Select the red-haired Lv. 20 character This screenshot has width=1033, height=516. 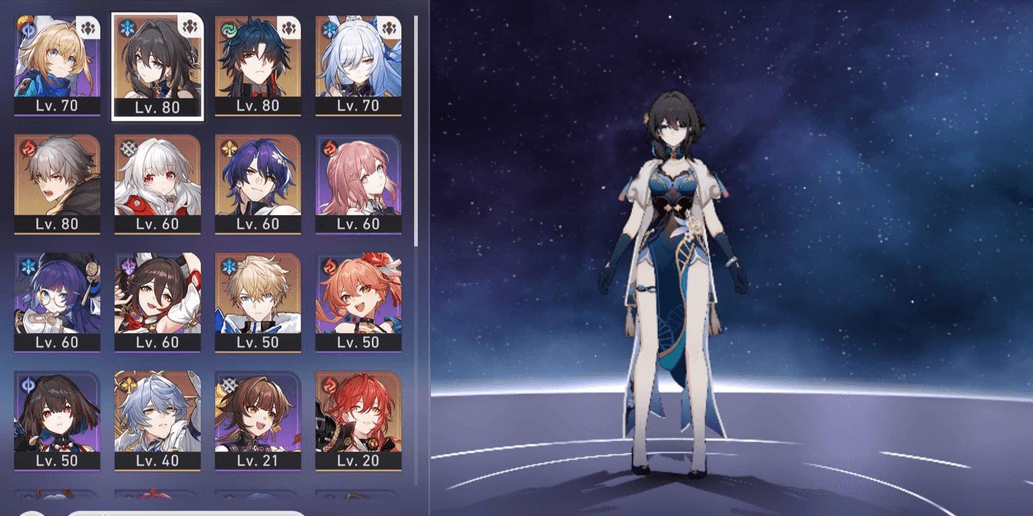[358, 413]
